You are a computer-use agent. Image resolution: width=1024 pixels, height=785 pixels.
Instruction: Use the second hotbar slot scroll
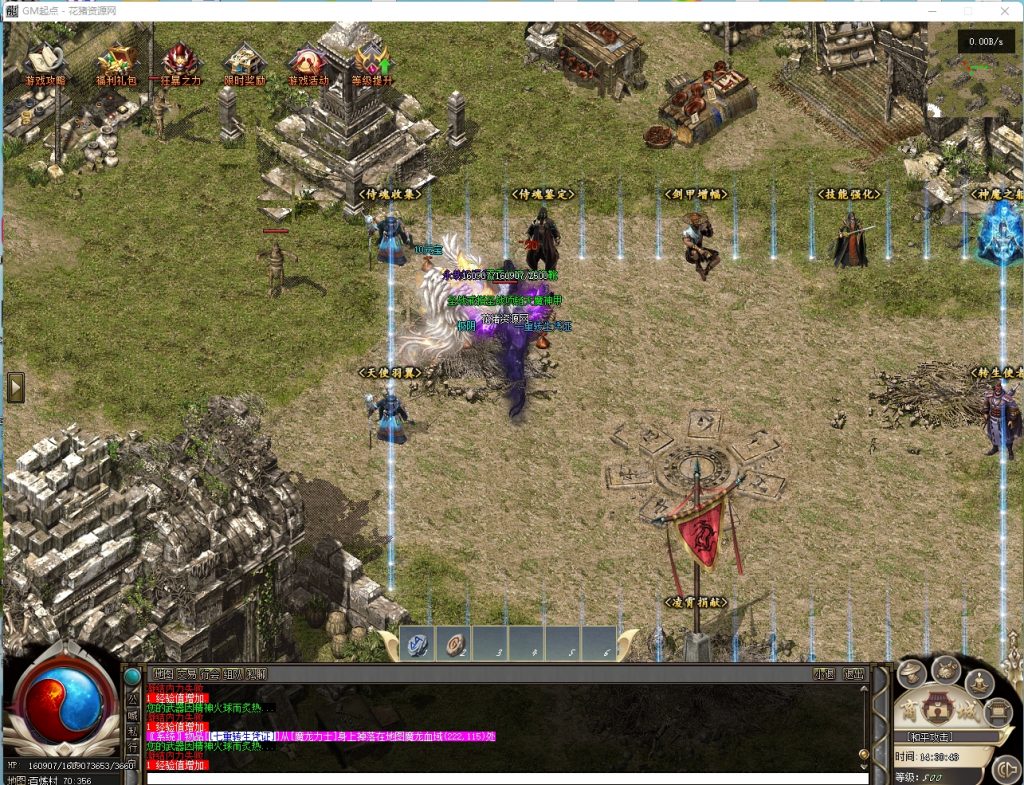[x=454, y=645]
